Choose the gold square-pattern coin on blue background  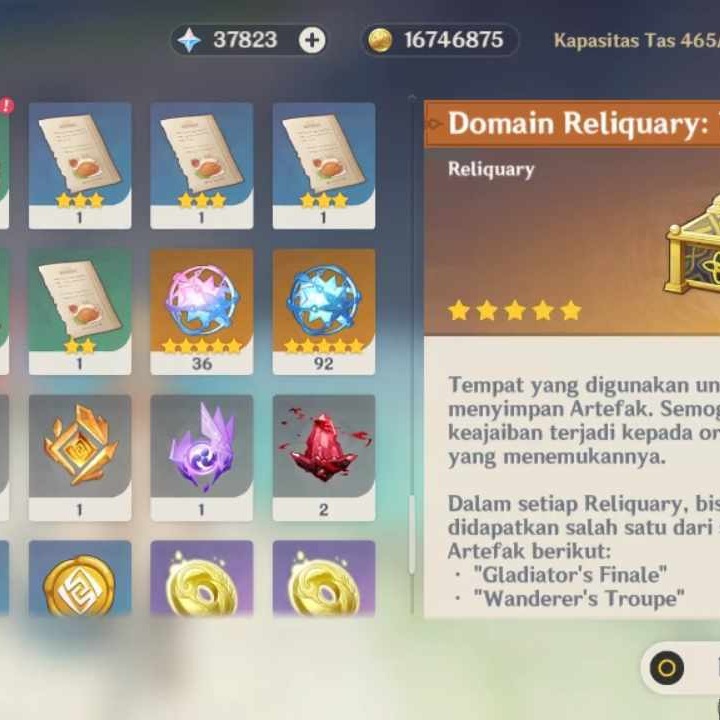(80, 582)
